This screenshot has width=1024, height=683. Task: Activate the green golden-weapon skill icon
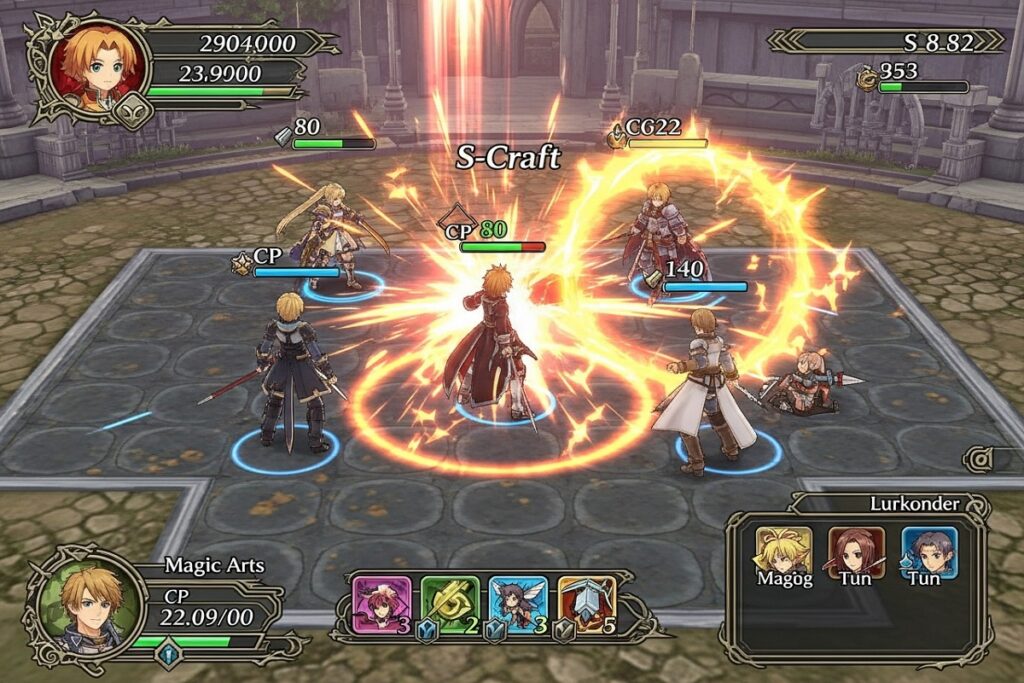point(447,604)
